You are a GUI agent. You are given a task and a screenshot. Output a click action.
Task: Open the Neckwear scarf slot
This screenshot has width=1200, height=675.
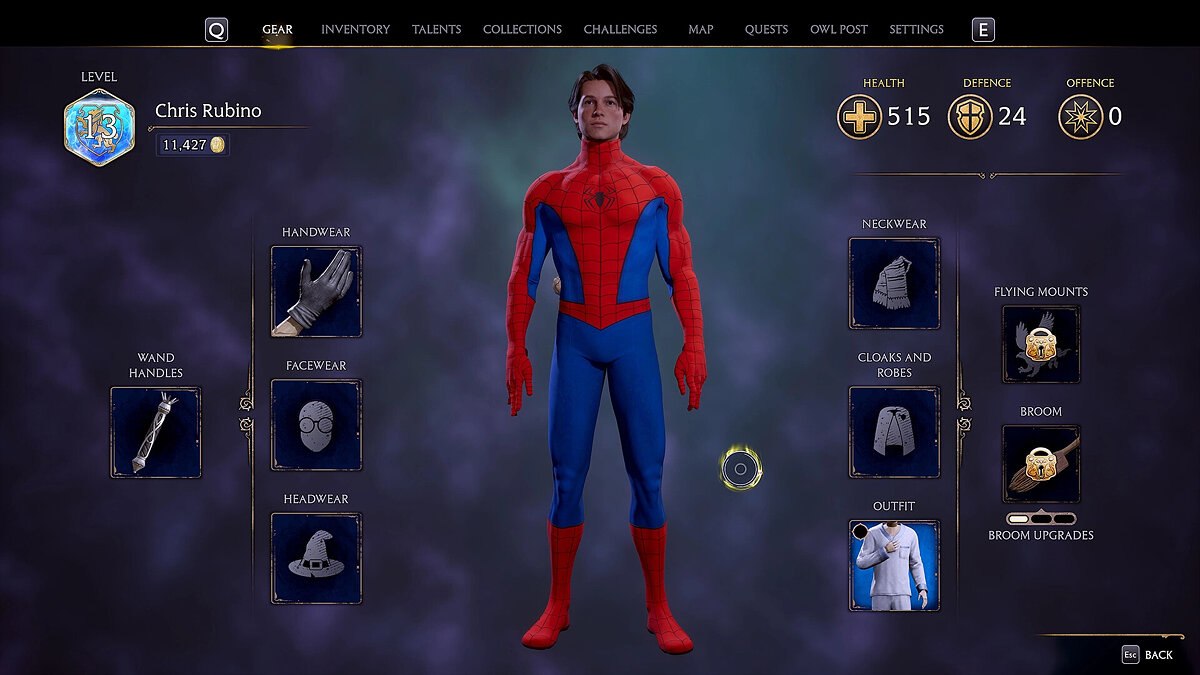pyautogui.click(x=894, y=283)
